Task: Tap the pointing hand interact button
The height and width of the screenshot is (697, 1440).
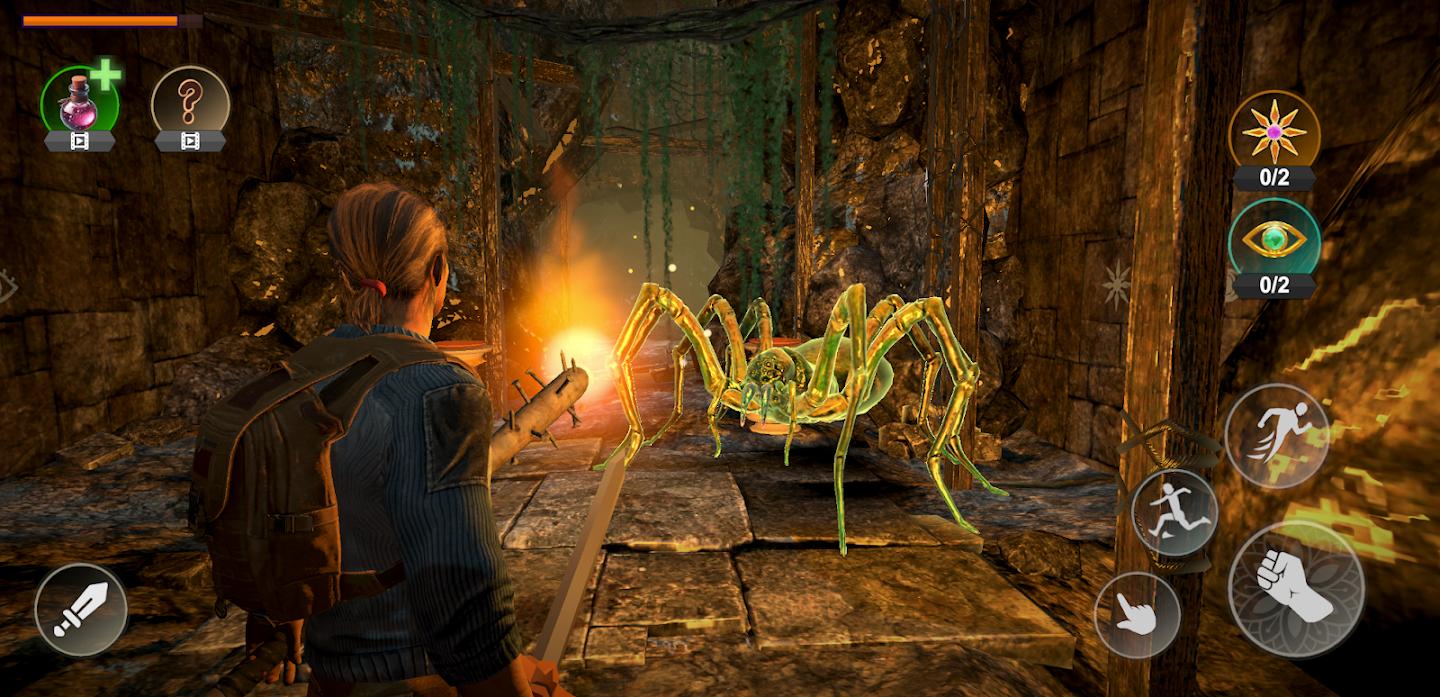Action: [1137, 615]
